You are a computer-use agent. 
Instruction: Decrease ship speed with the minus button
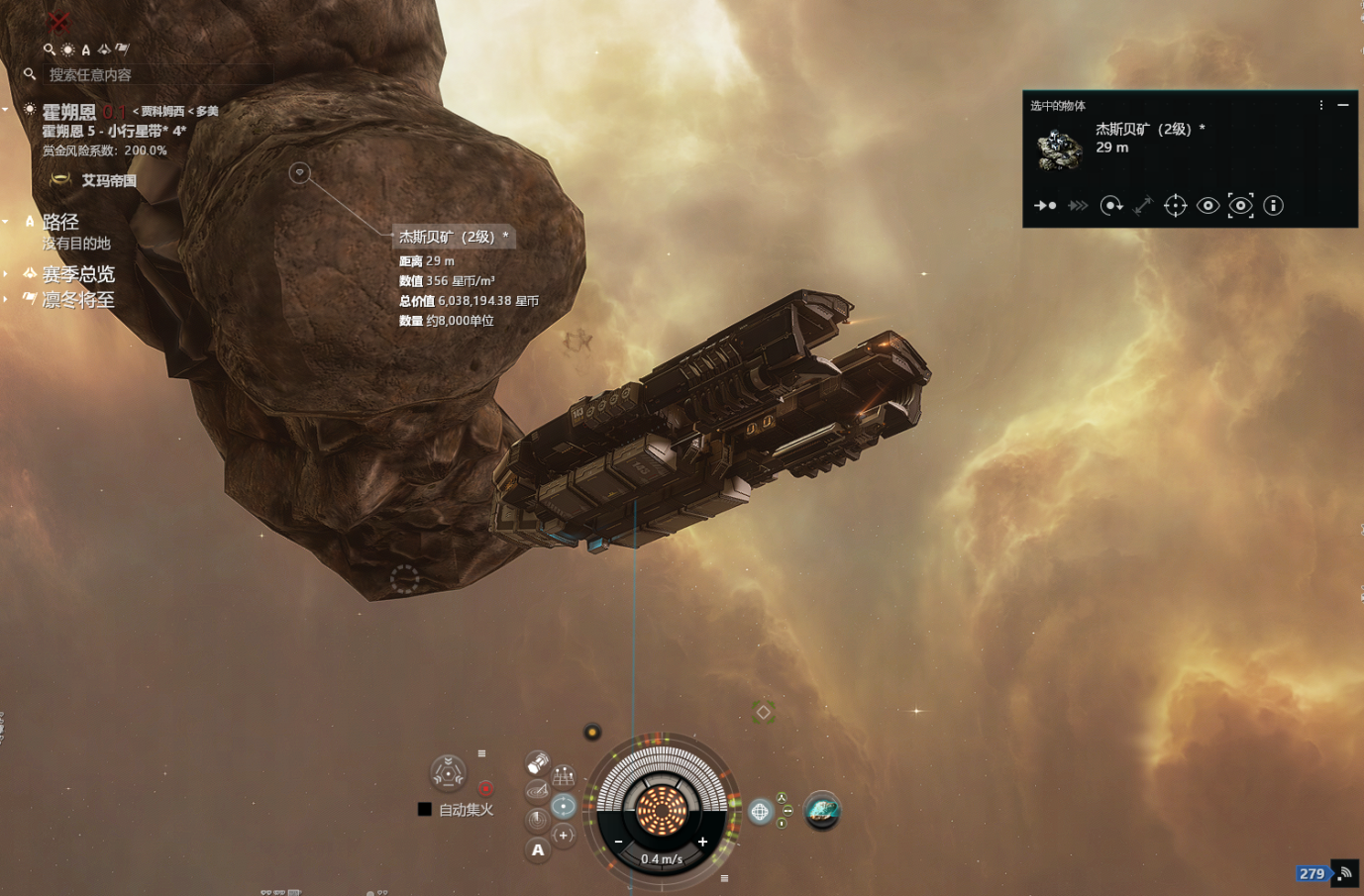coord(618,843)
